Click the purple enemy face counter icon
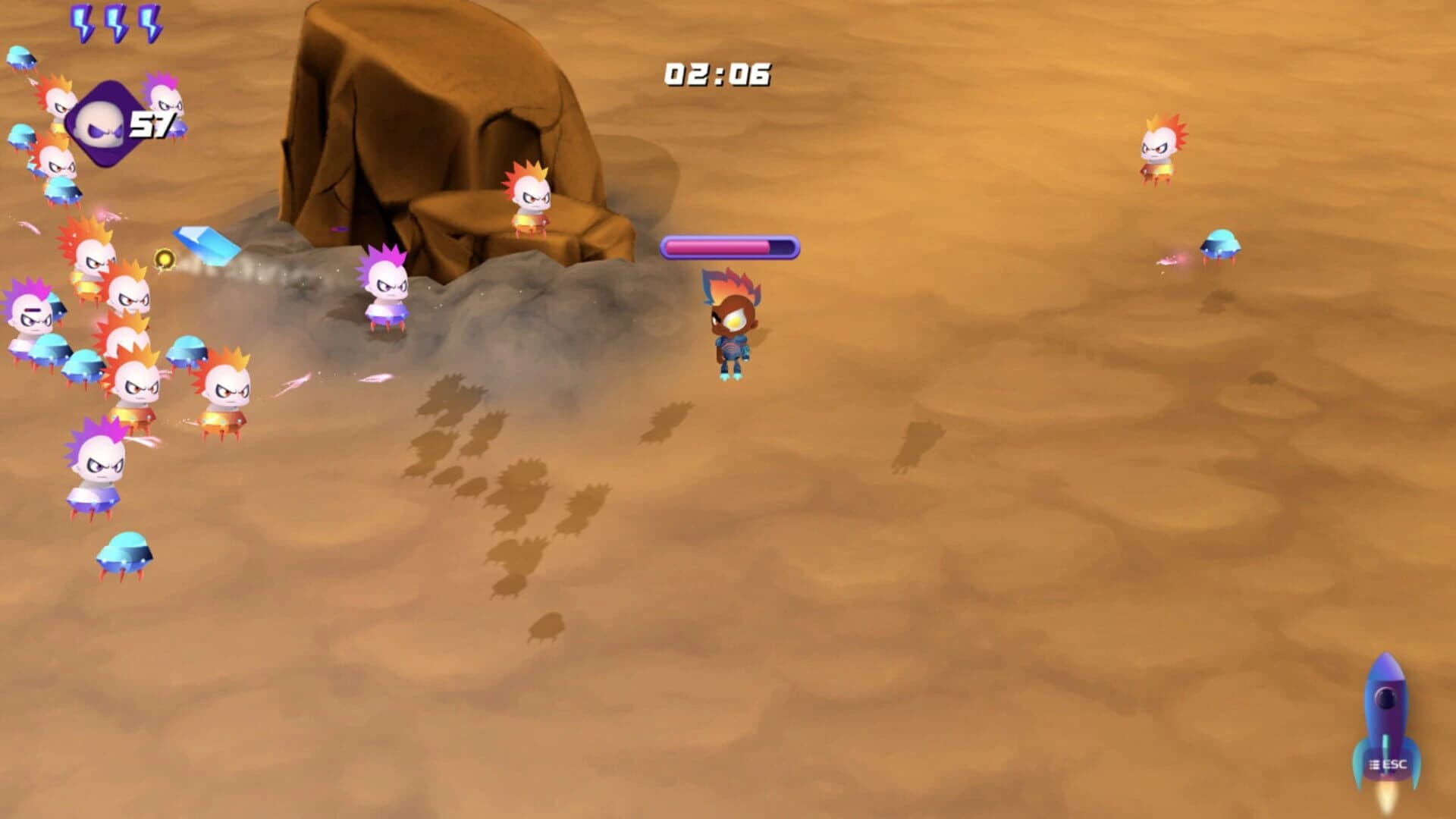The width and height of the screenshot is (1456, 819). (106, 124)
